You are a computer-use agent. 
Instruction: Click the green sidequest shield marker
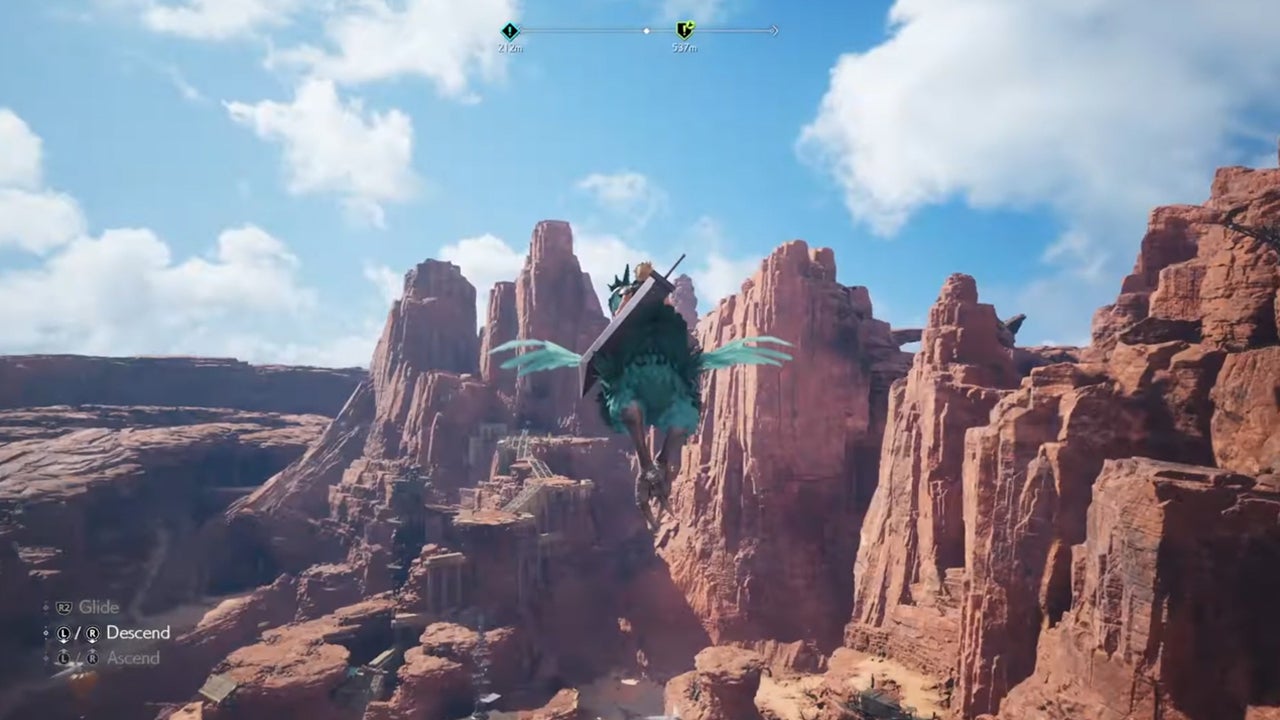point(684,31)
